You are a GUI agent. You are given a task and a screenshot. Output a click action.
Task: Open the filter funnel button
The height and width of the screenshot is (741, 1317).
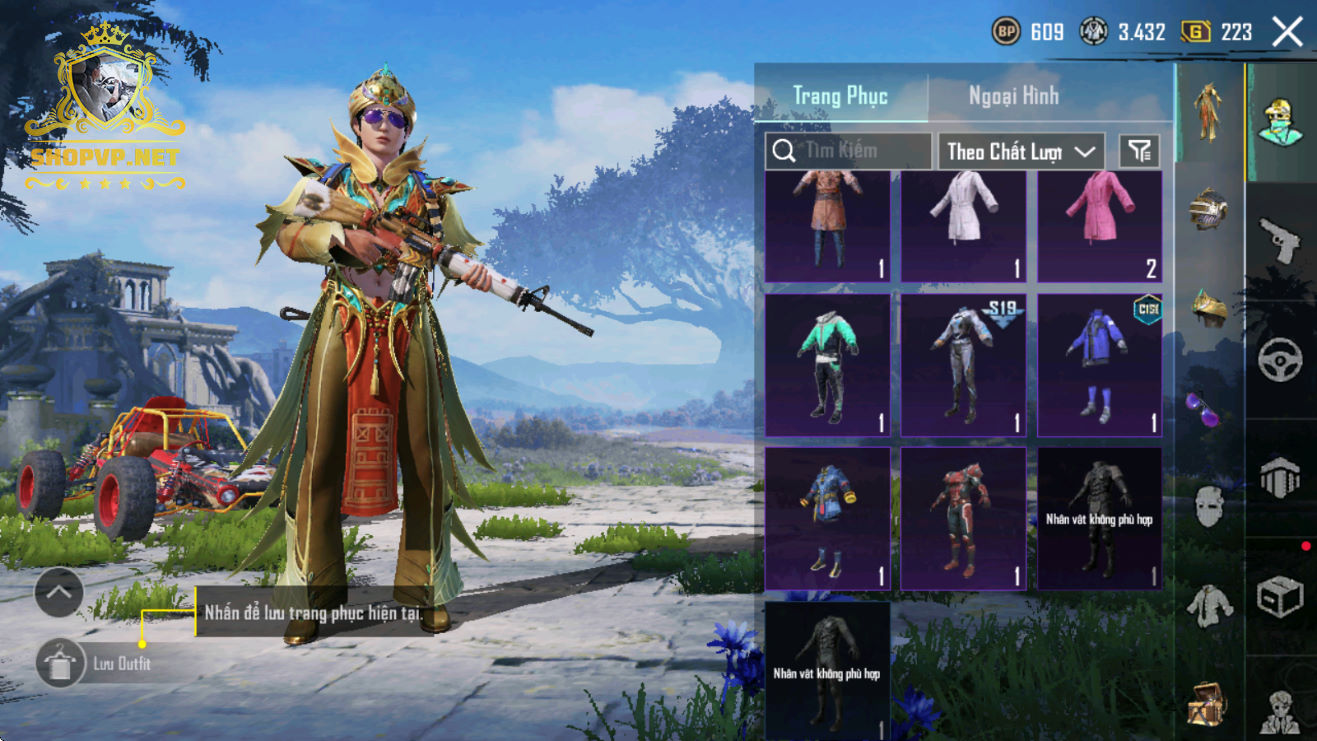click(x=1139, y=151)
